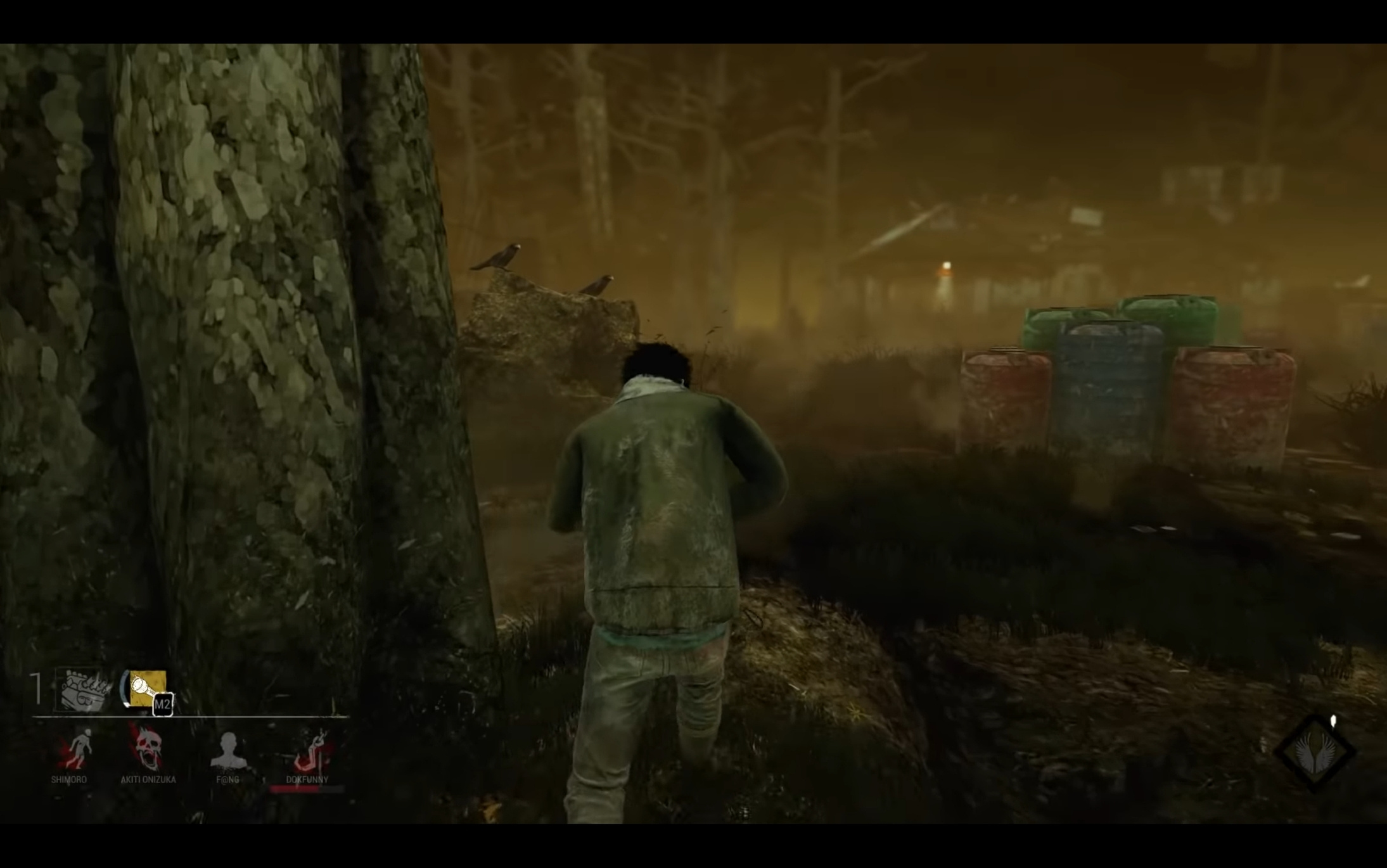Click DOKFUNNY's hooked survivor icon
The height and width of the screenshot is (868, 1387).
point(310,750)
